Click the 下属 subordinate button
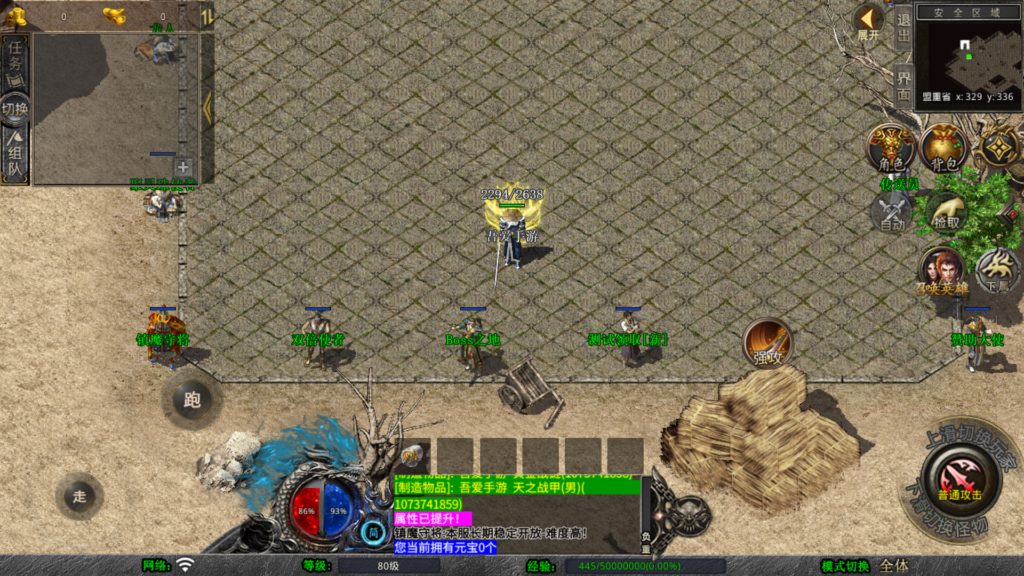1024x576 pixels. pos(996,270)
